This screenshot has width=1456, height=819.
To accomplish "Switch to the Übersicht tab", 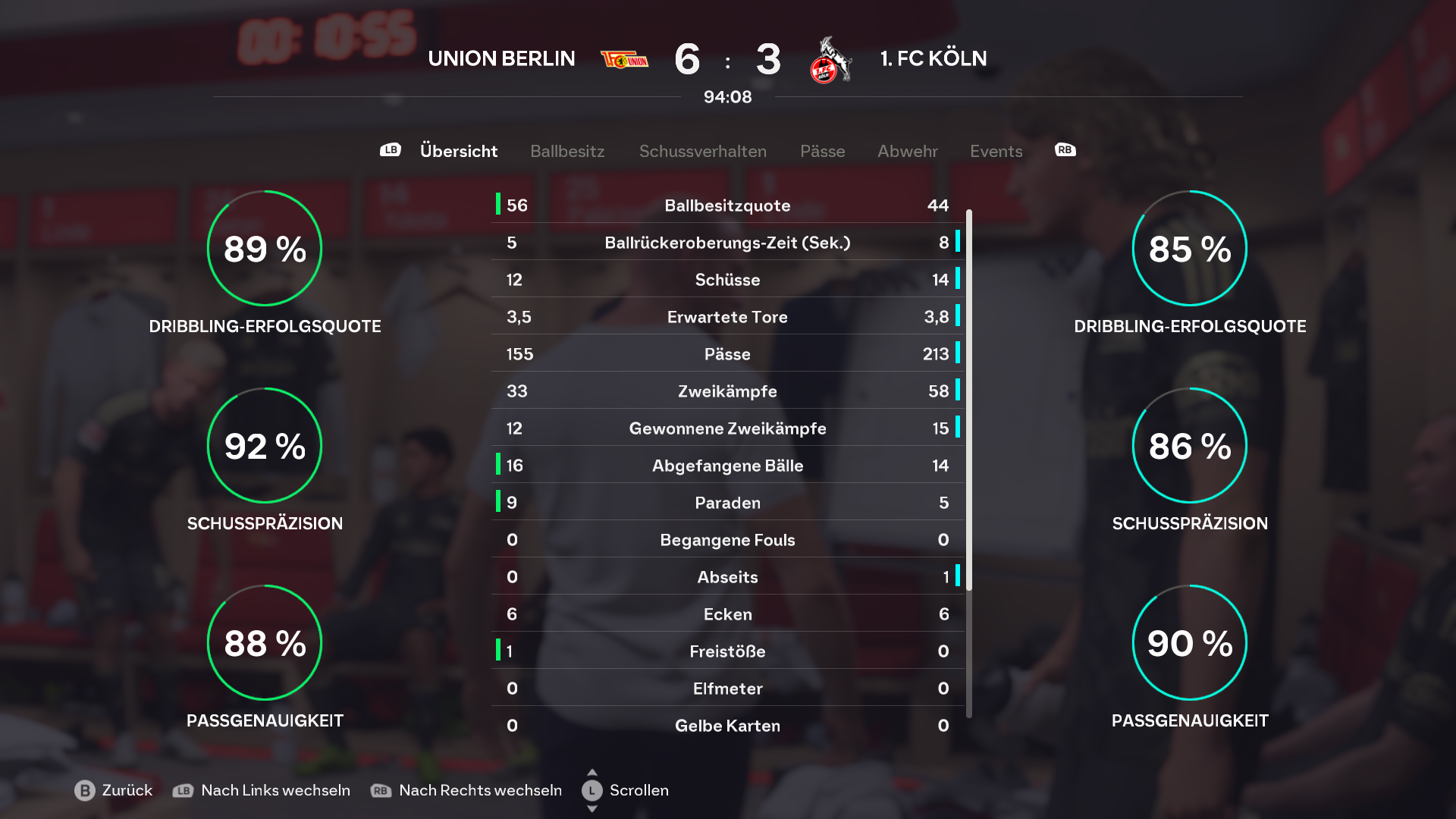I will 459,151.
